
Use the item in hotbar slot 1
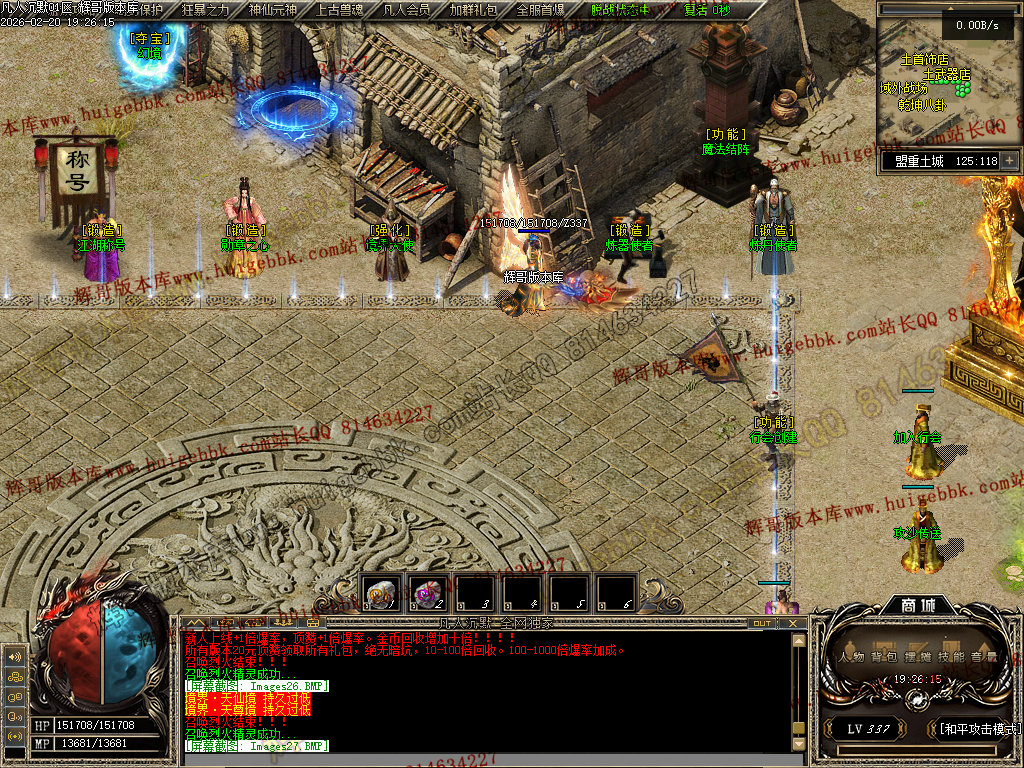click(381, 593)
